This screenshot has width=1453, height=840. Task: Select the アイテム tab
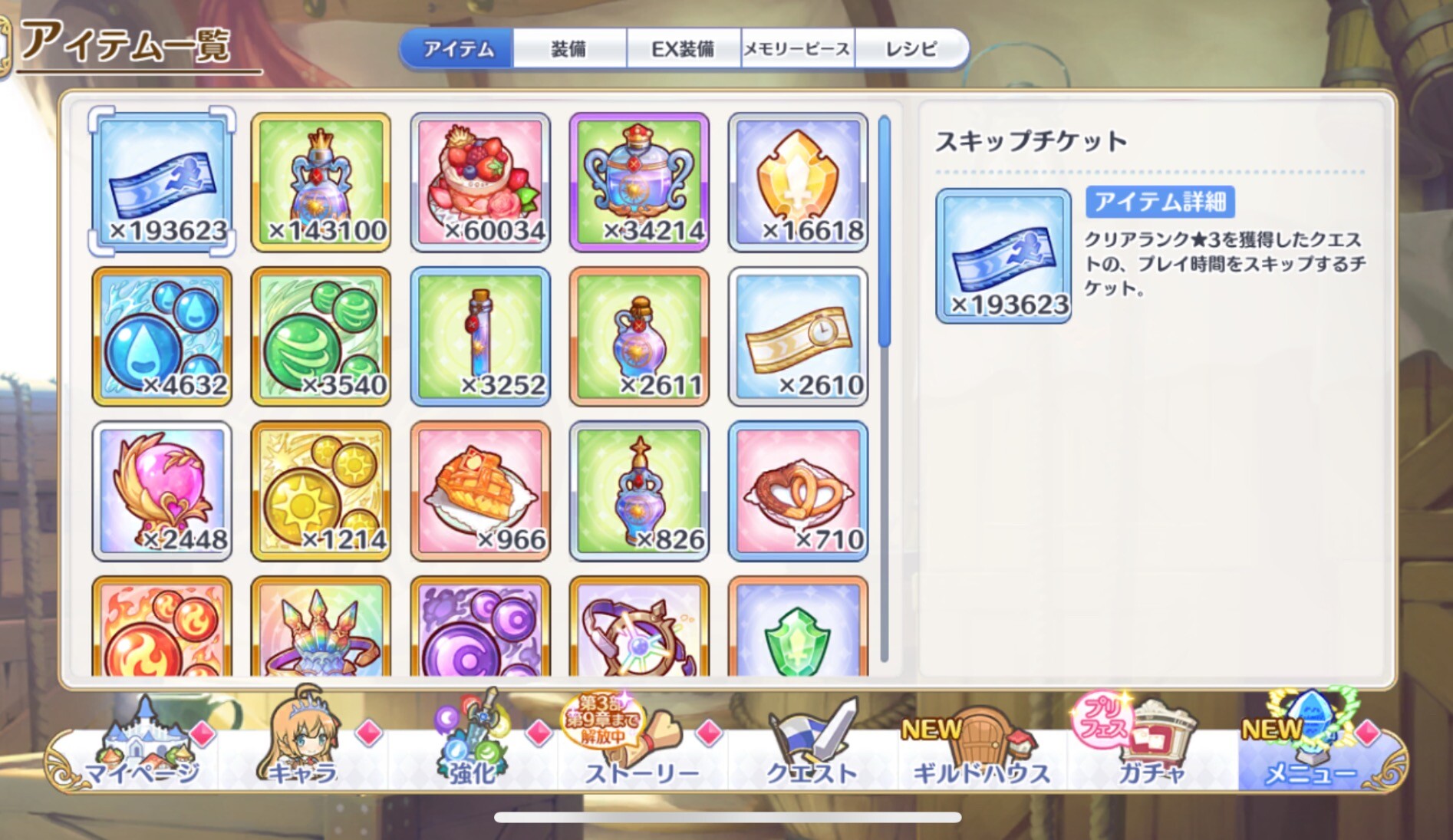pyautogui.click(x=458, y=49)
